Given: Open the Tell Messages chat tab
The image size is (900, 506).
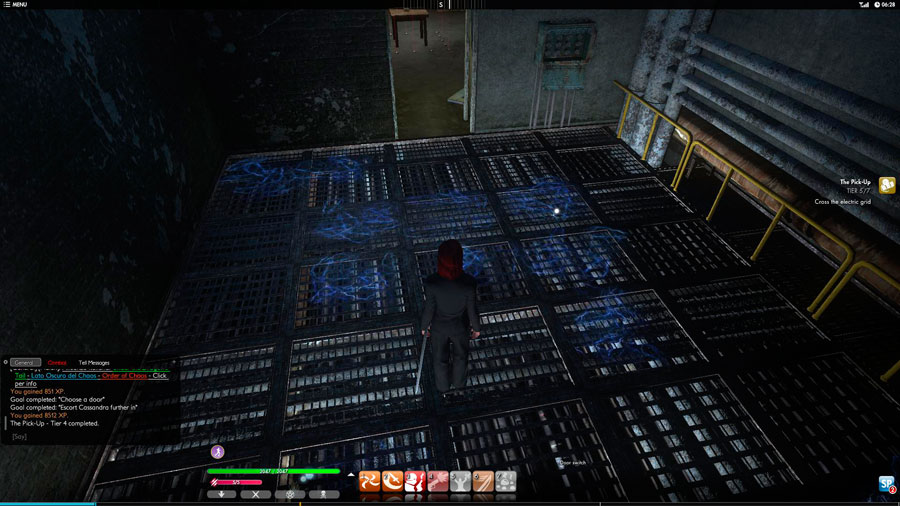Looking at the screenshot, I should tap(94, 362).
